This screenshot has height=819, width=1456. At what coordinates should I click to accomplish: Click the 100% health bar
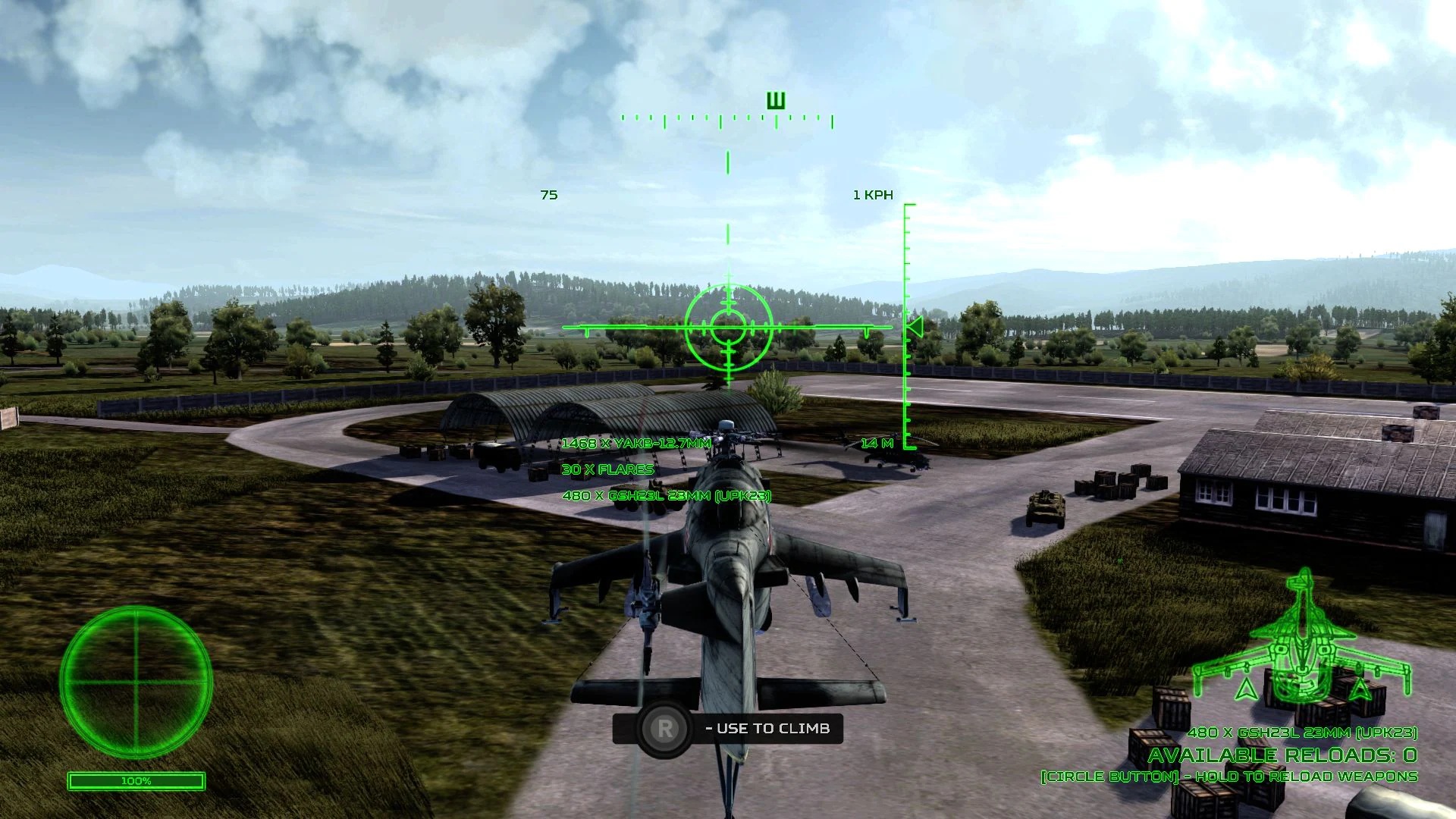coord(136,780)
